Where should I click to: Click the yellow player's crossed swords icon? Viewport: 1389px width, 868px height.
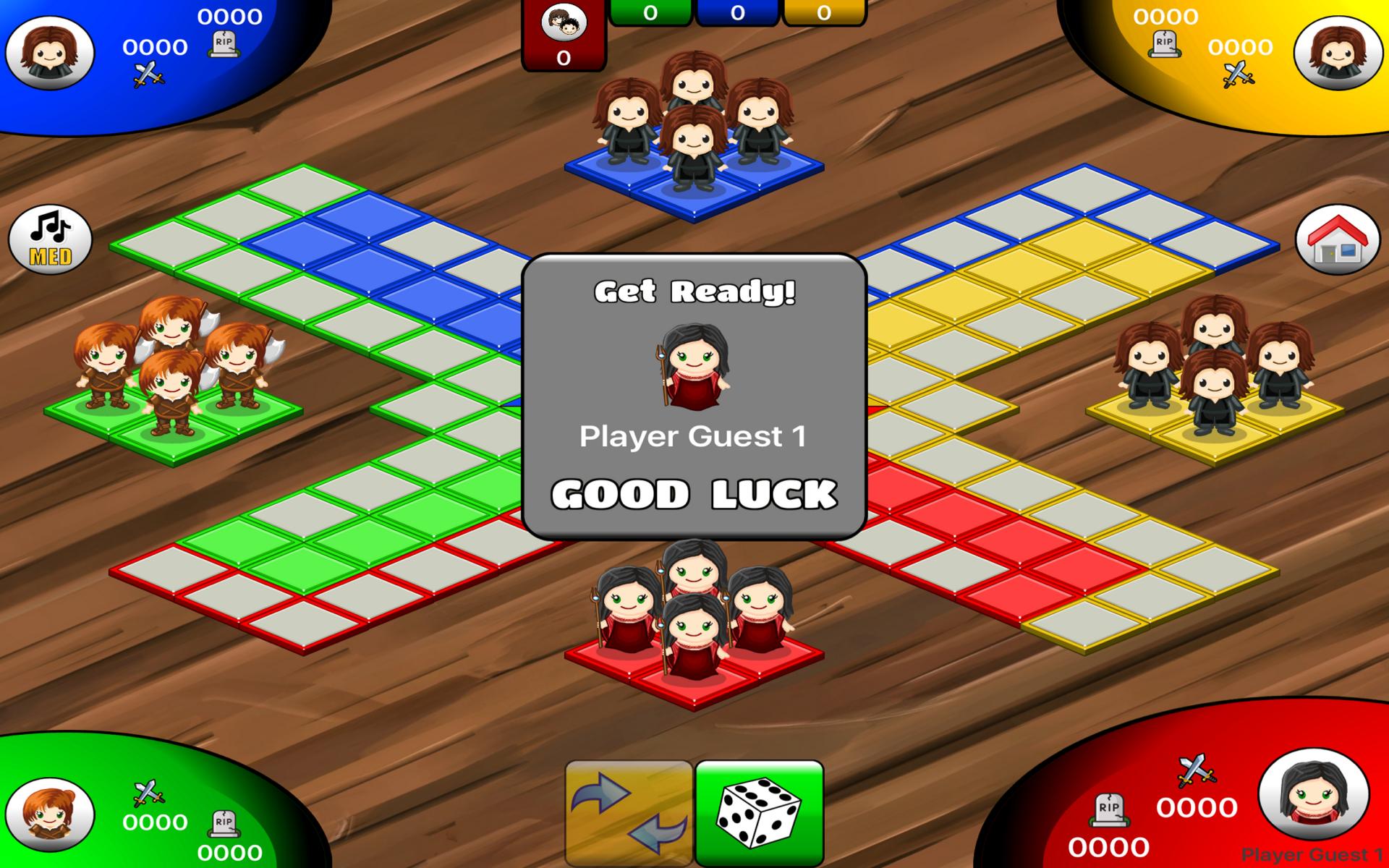pos(1239,72)
